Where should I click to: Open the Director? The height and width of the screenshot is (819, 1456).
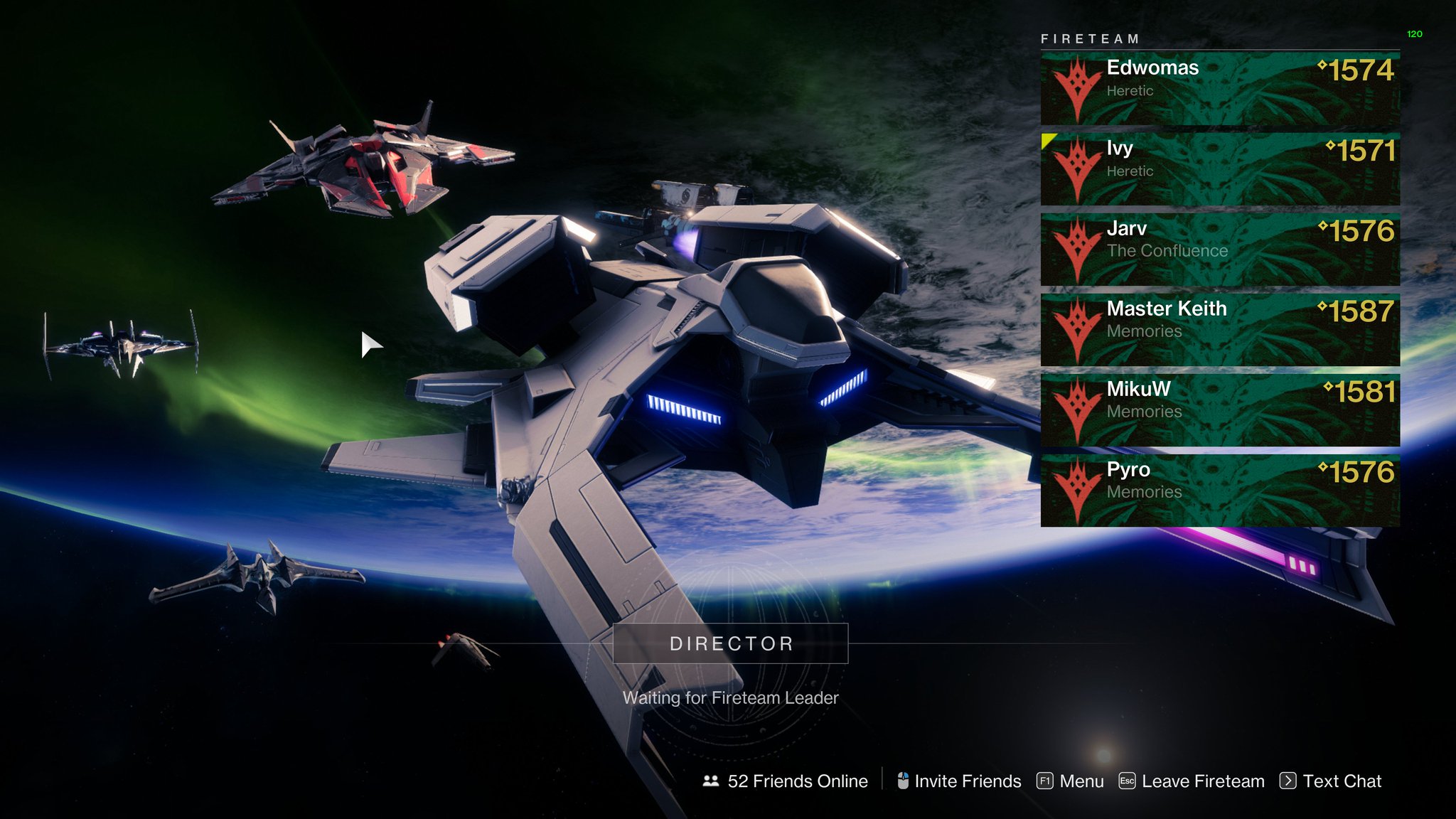[732, 643]
